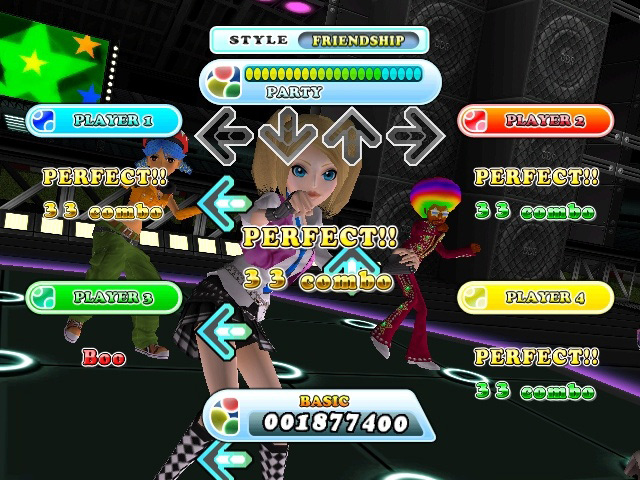Click the Style Friendship label

[x=319, y=41]
